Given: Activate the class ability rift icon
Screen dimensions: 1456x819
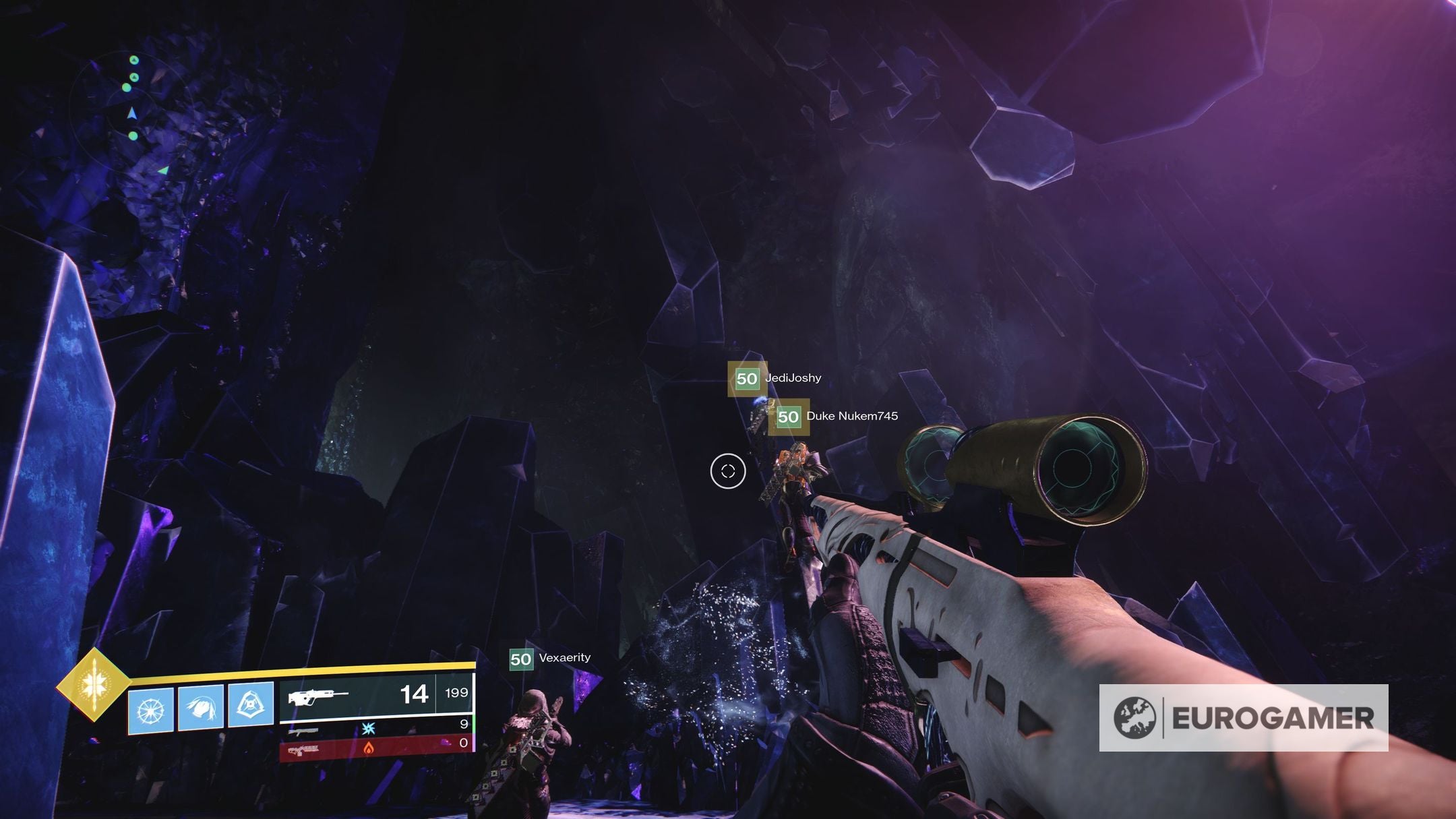Looking at the screenshot, I should tap(251, 705).
